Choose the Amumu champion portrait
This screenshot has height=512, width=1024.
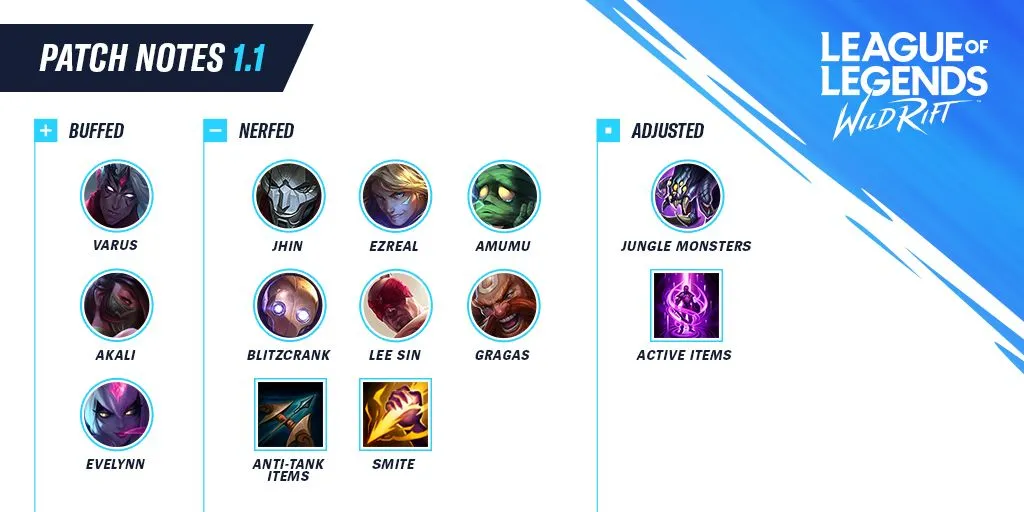point(503,196)
